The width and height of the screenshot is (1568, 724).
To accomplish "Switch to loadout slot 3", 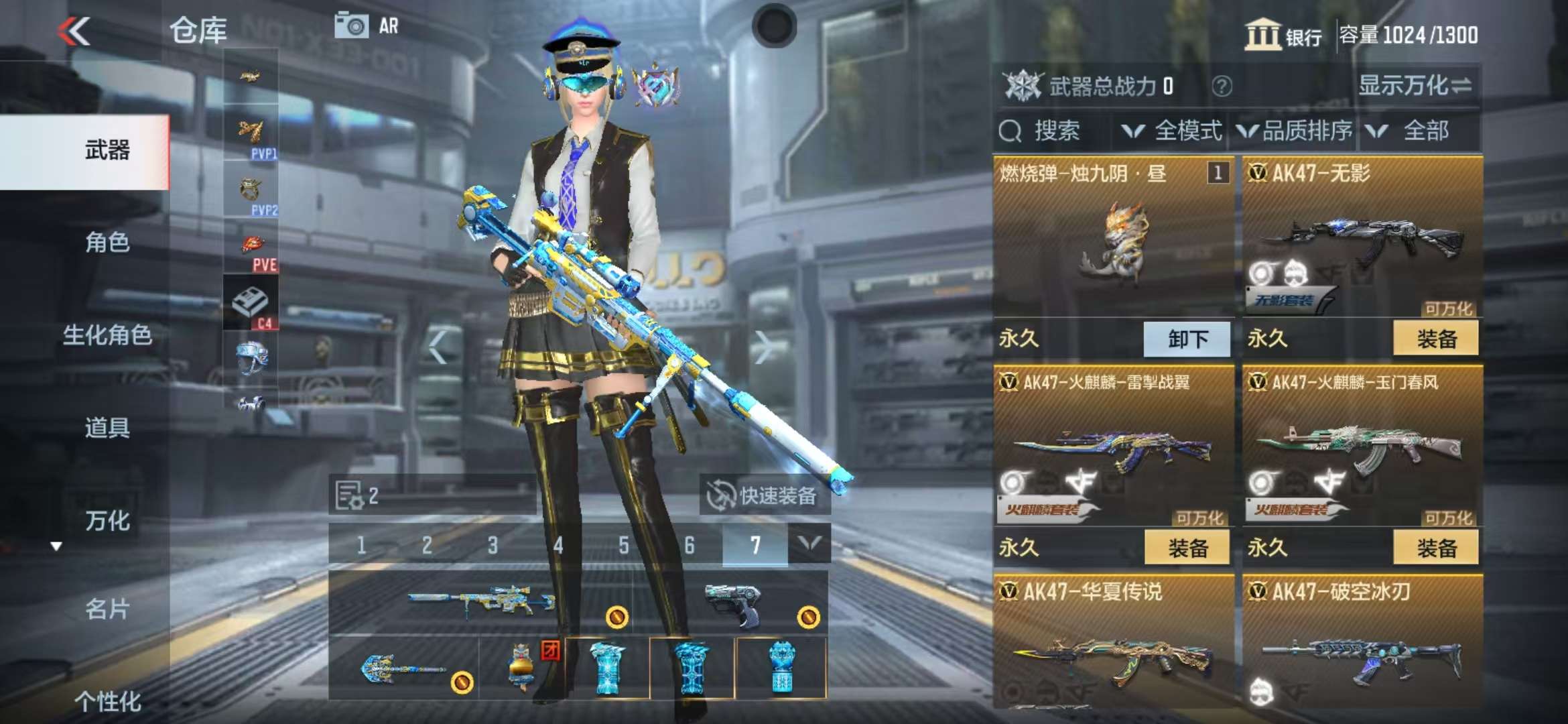I will pyautogui.click(x=493, y=545).
